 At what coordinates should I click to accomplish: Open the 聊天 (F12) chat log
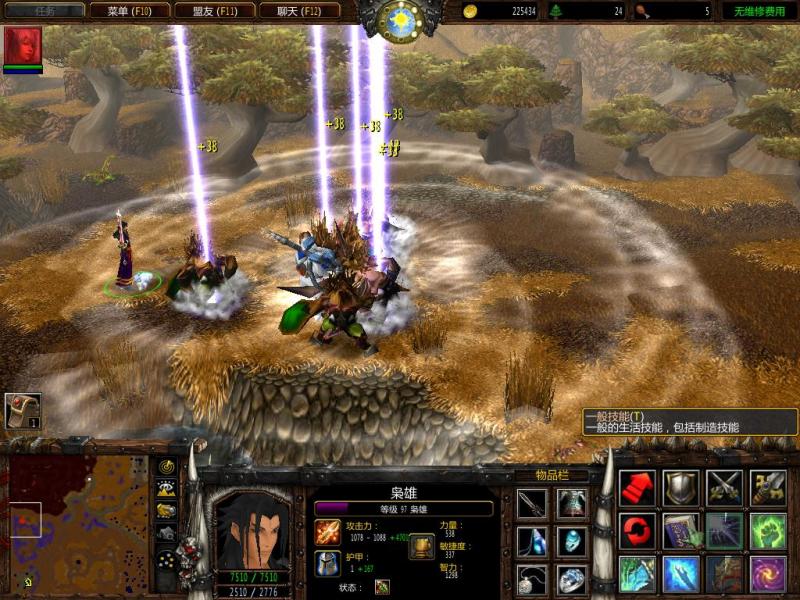(x=299, y=11)
